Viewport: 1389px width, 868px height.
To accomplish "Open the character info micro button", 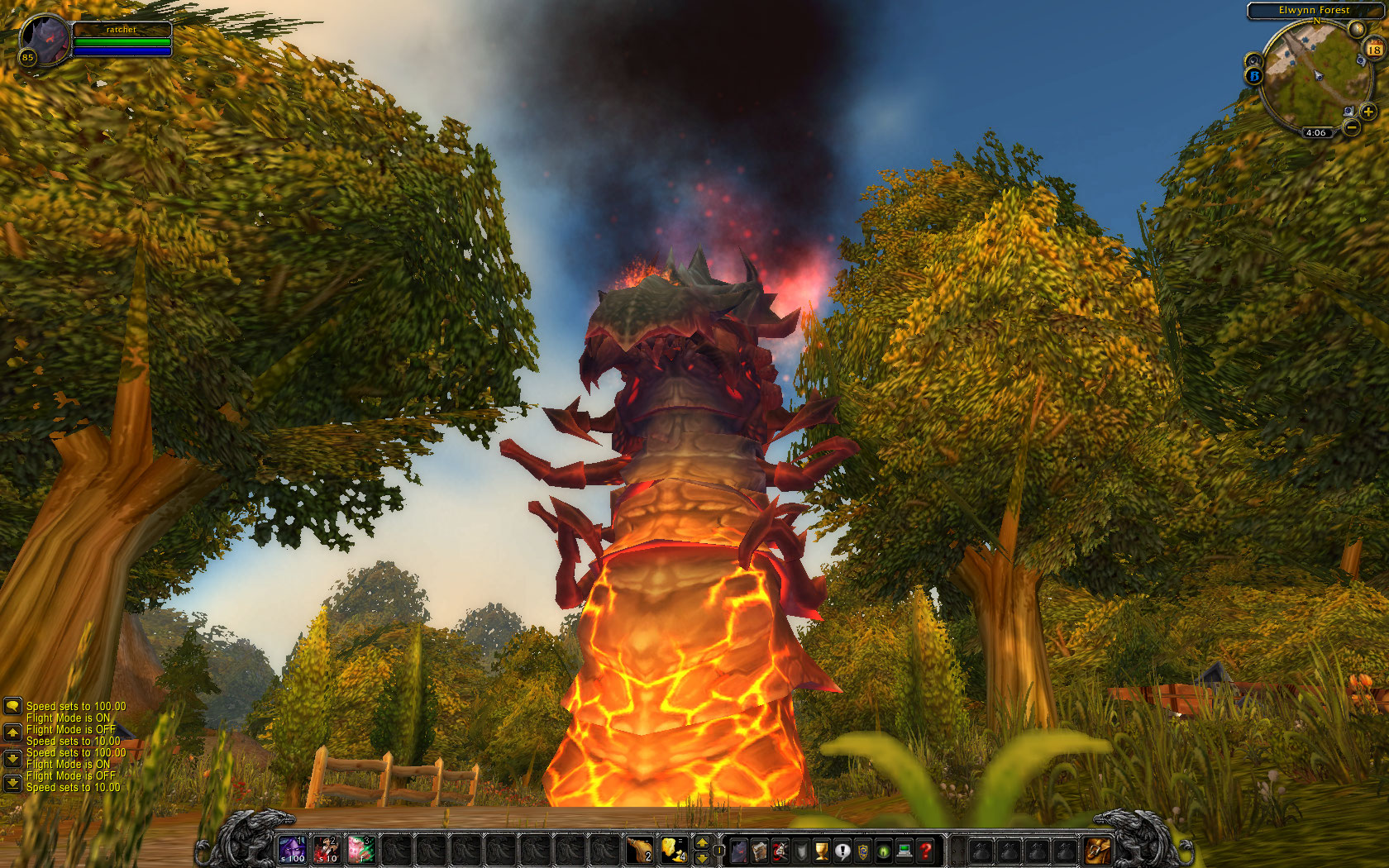I will click(738, 850).
